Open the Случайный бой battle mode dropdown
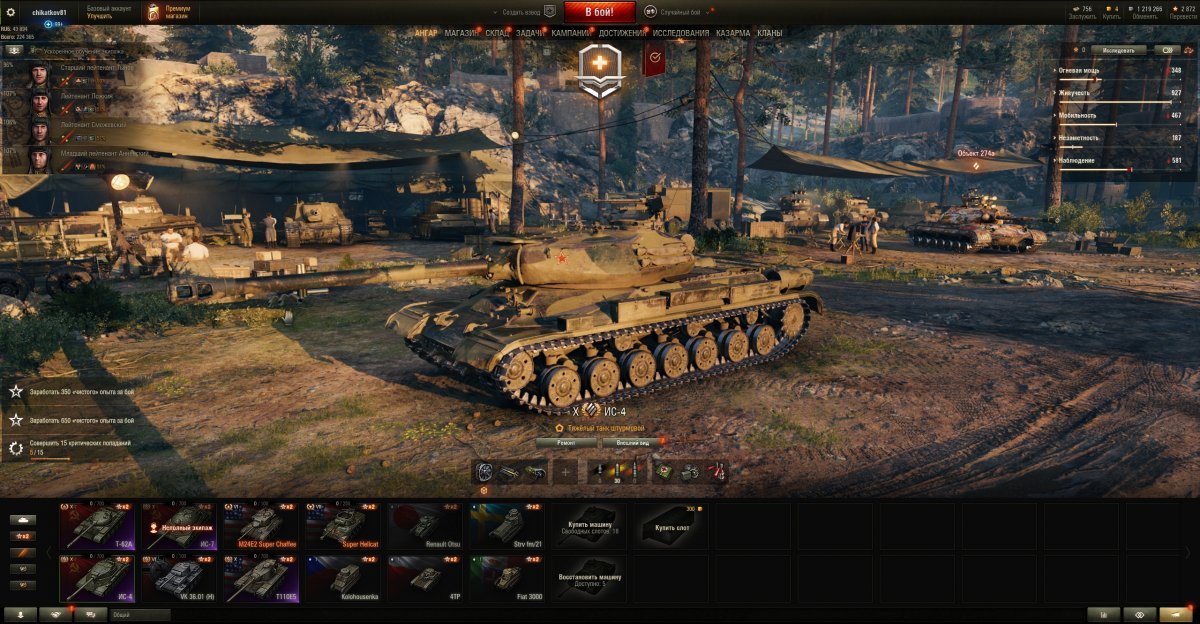This screenshot has height=624, width=1200. 679,12
